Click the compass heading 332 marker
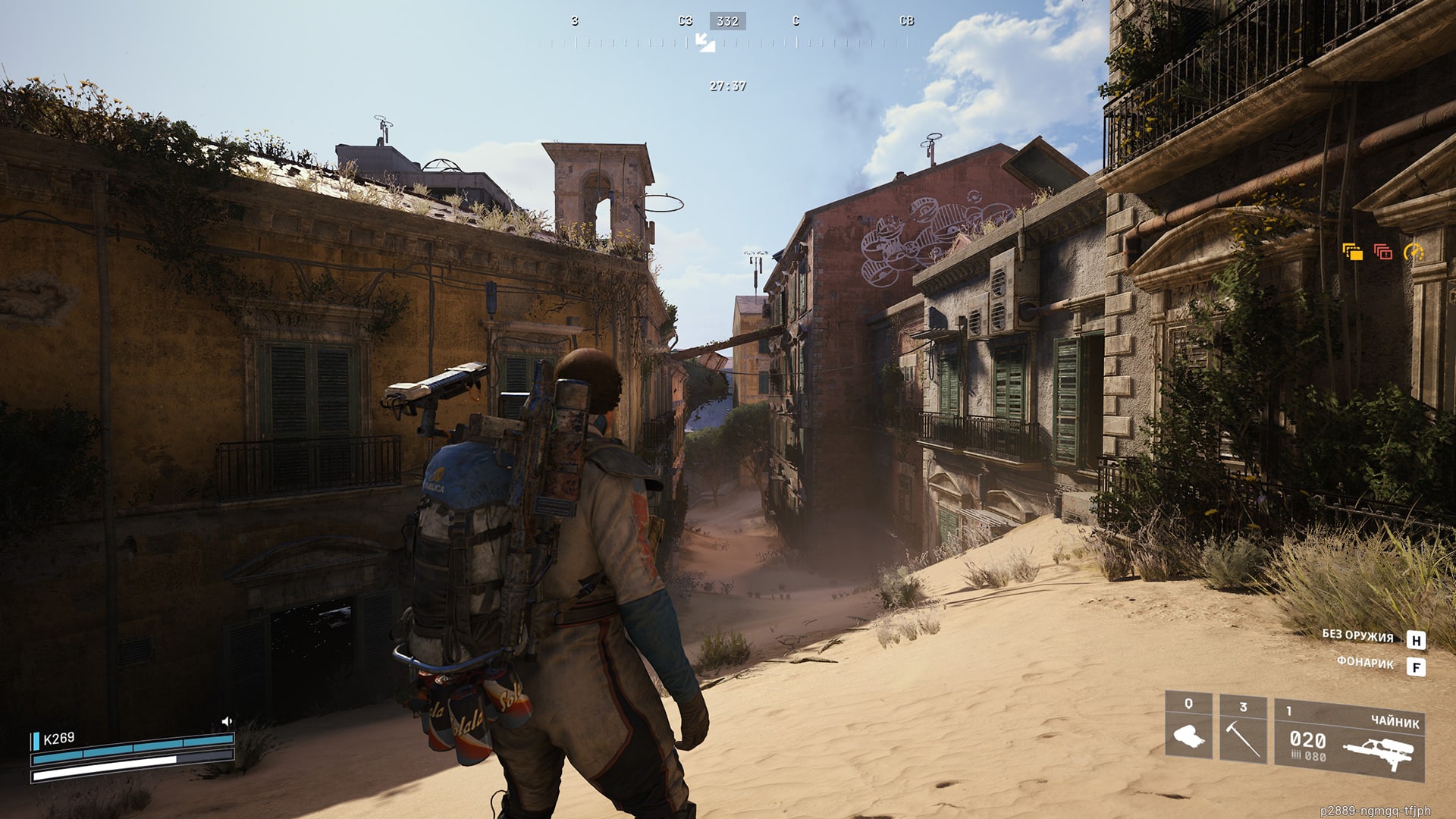This screenshot has height=819, width=1456. [x=727, y=21]
